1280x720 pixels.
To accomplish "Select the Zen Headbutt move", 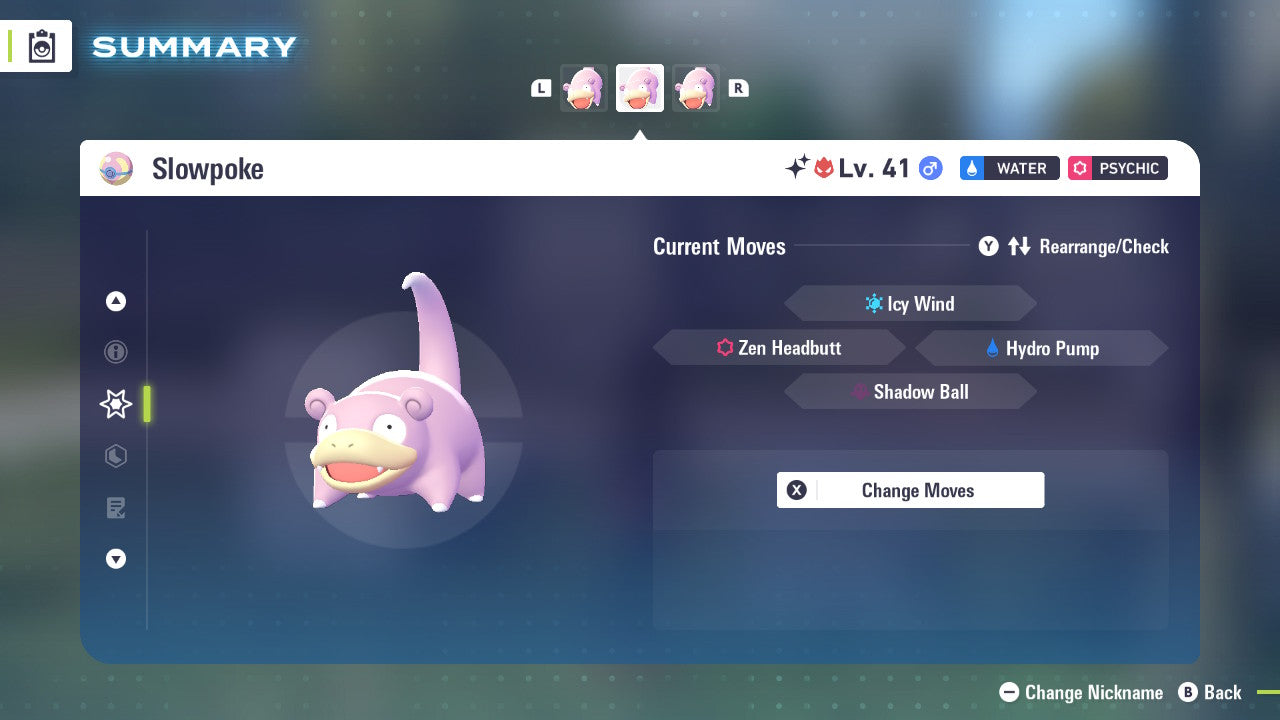I will pyautogui.click(x=779, y=347).
